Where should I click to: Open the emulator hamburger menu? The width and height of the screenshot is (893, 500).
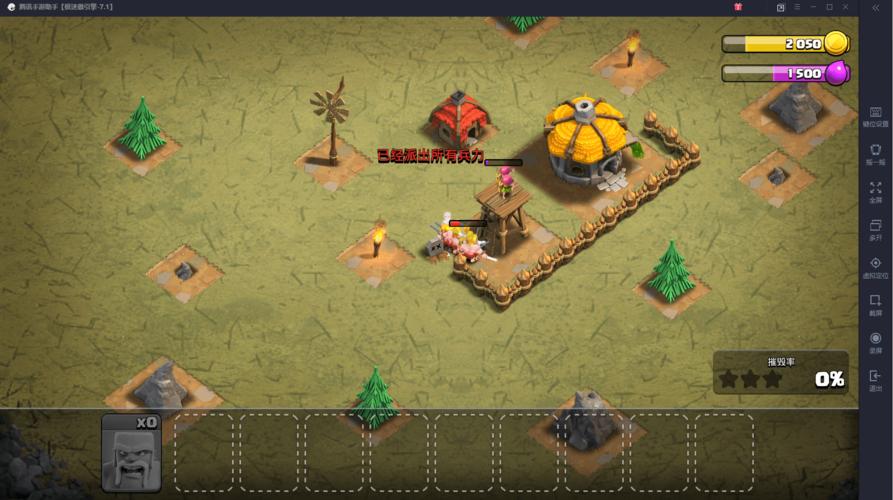pyautogui.click(x=796, y=7)
